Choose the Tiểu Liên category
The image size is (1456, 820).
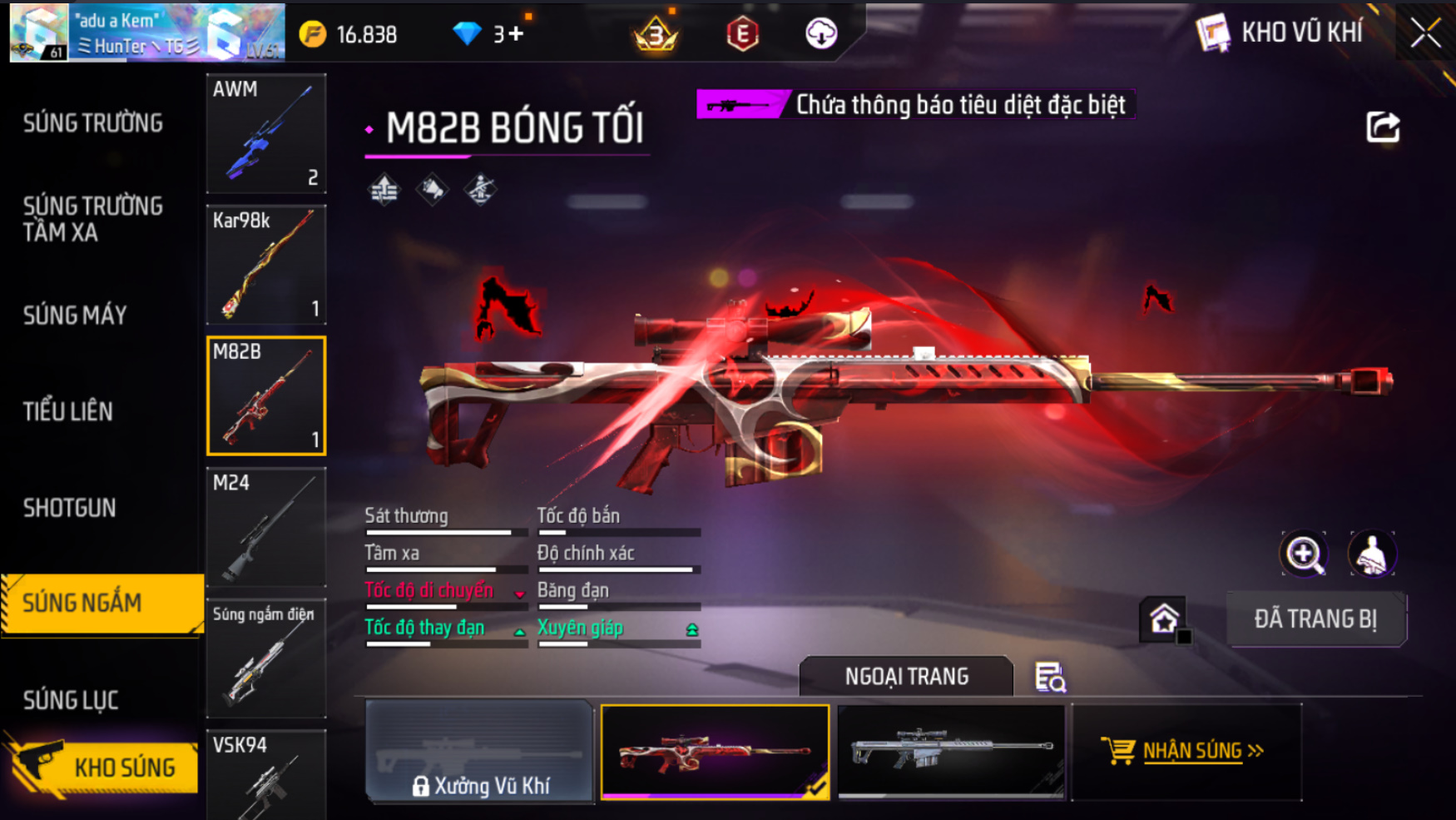click(x=68, y=411)
